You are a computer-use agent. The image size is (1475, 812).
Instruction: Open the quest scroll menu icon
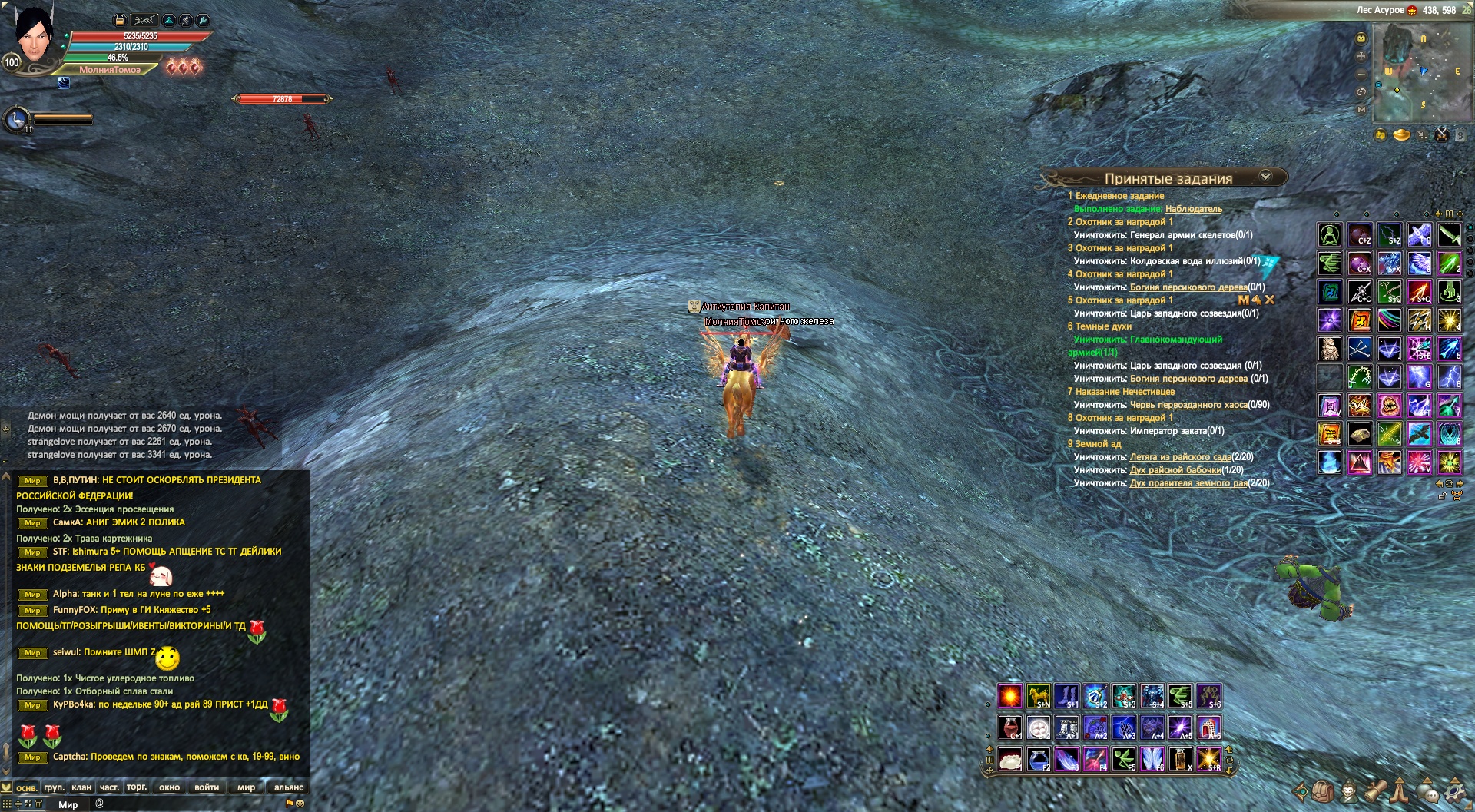[1375, 790]
